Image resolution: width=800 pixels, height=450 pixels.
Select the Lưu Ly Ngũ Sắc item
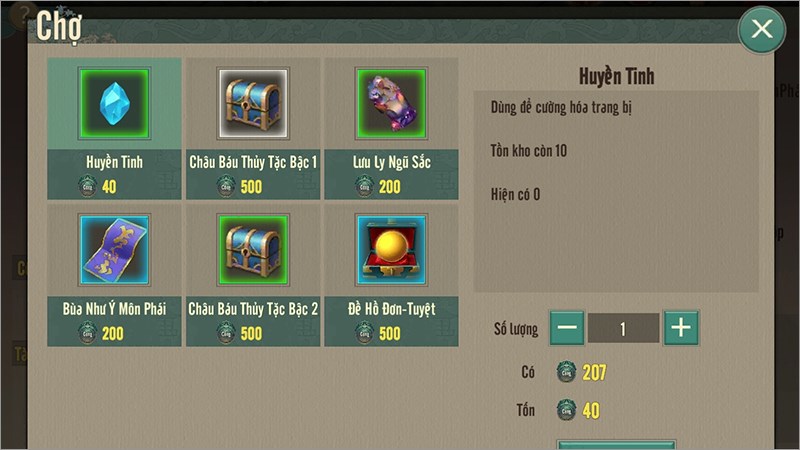(391, 104)
